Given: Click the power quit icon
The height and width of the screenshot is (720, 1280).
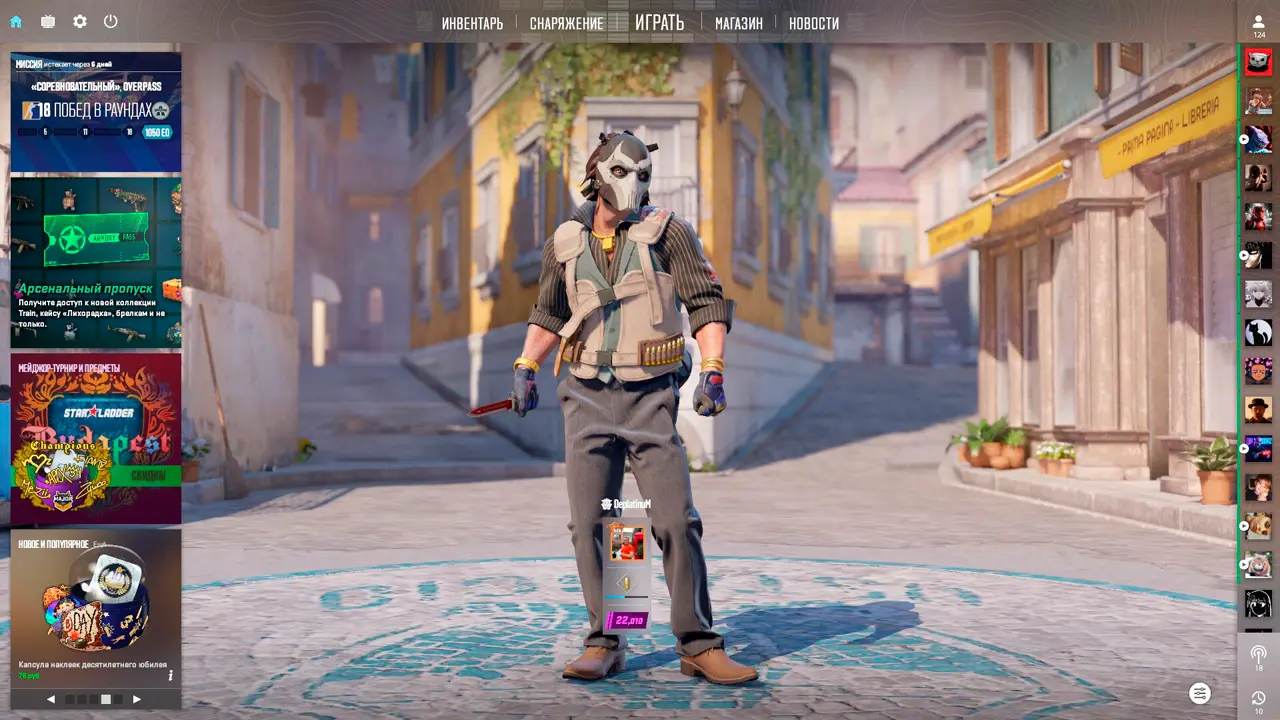Looking at the screenshot, I should click(x=111, y=21).
